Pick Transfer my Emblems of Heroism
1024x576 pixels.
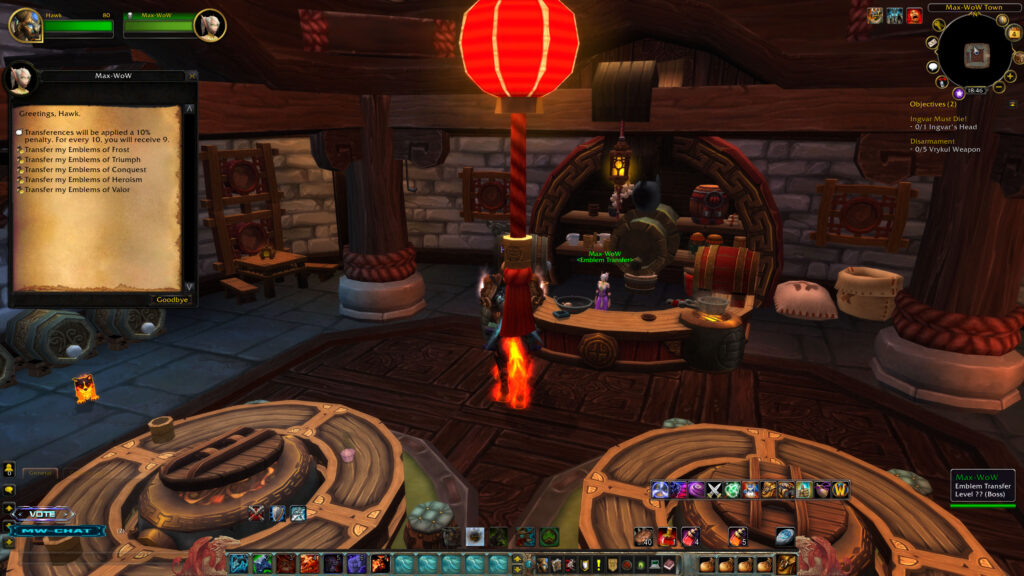point(84,179)
